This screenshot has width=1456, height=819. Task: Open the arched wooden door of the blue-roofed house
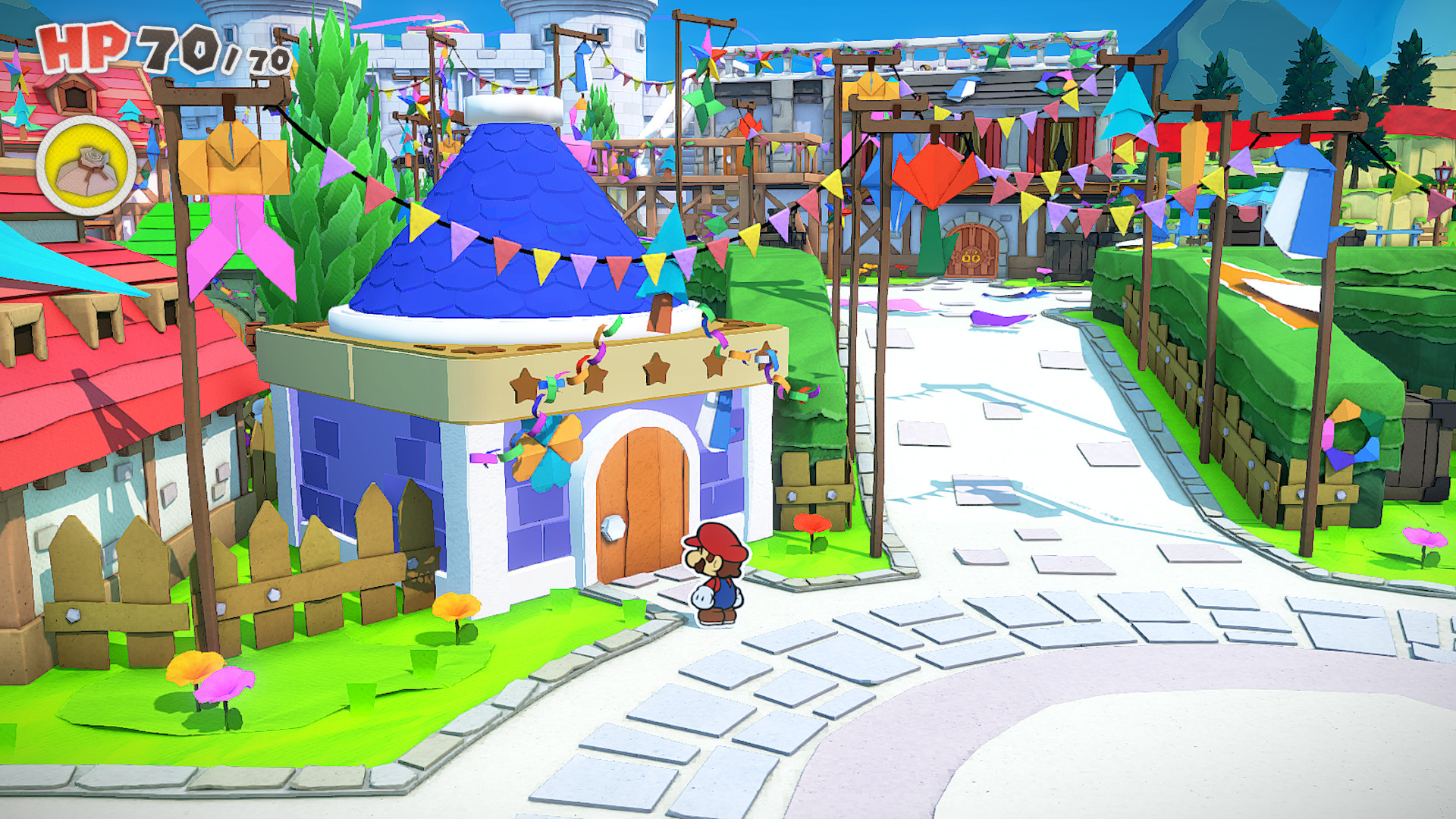click(x=635, y=516)
